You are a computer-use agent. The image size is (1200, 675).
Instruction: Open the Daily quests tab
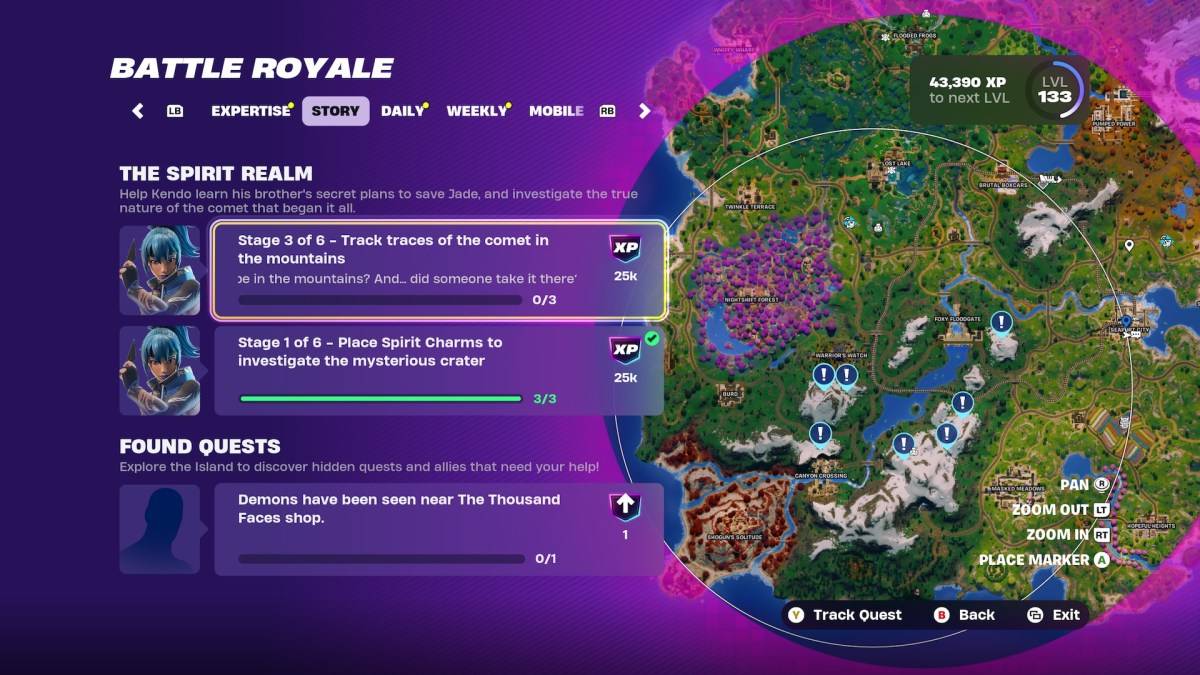click(x=403, y=111)
